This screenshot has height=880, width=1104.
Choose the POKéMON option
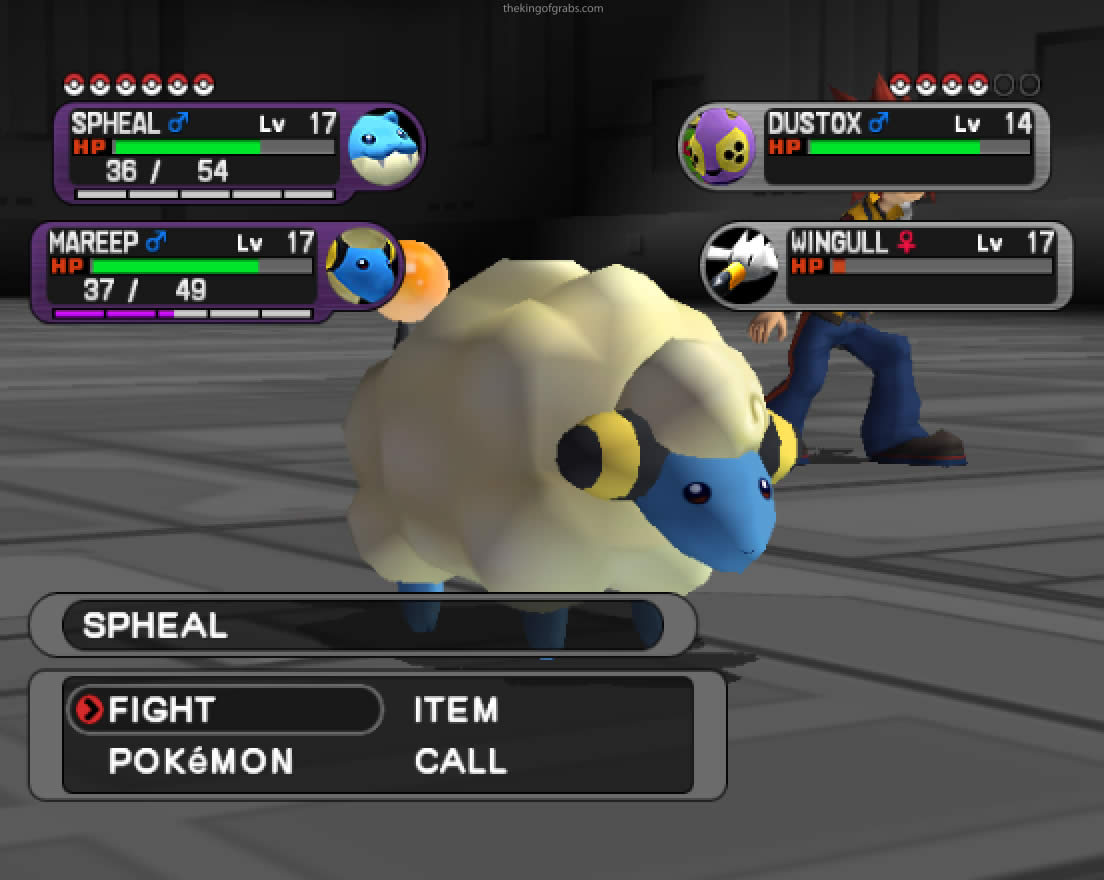coord(201,762)
